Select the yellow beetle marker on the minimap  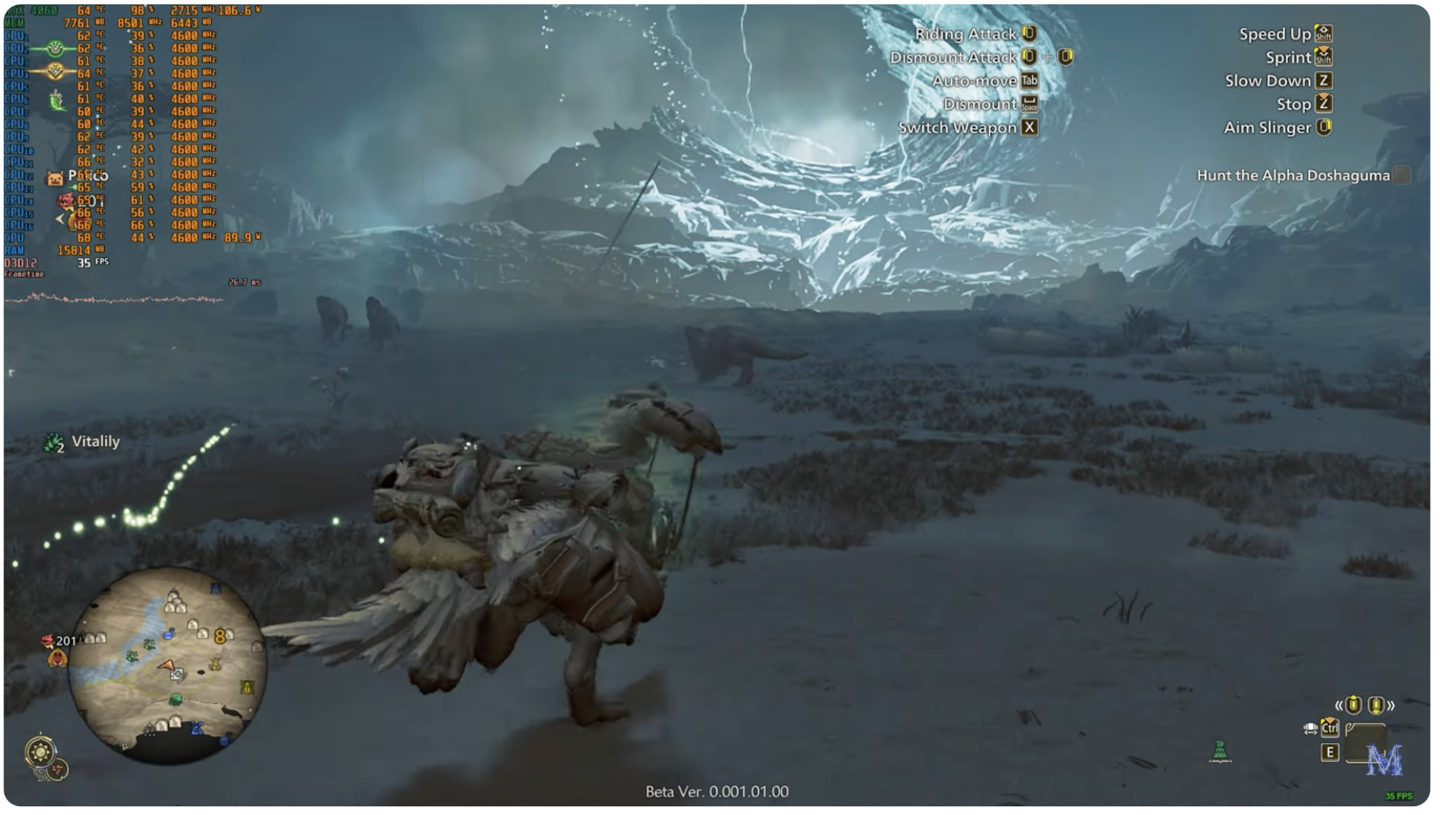click(x=246, y=687)
